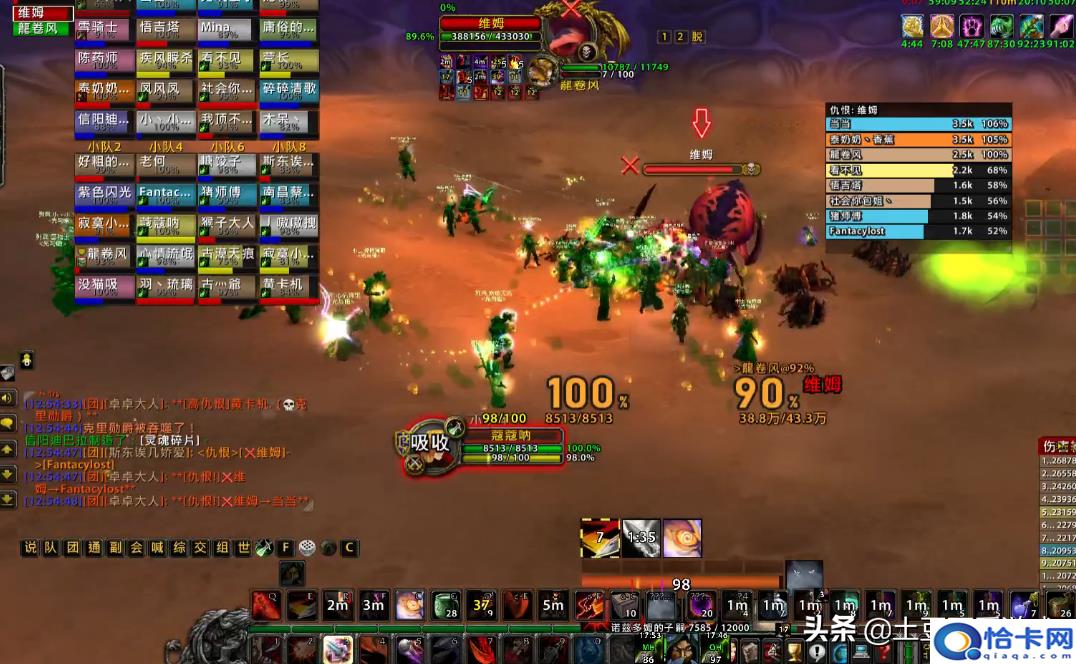Use the green mug item with 28 charges

tap(447, 605)
